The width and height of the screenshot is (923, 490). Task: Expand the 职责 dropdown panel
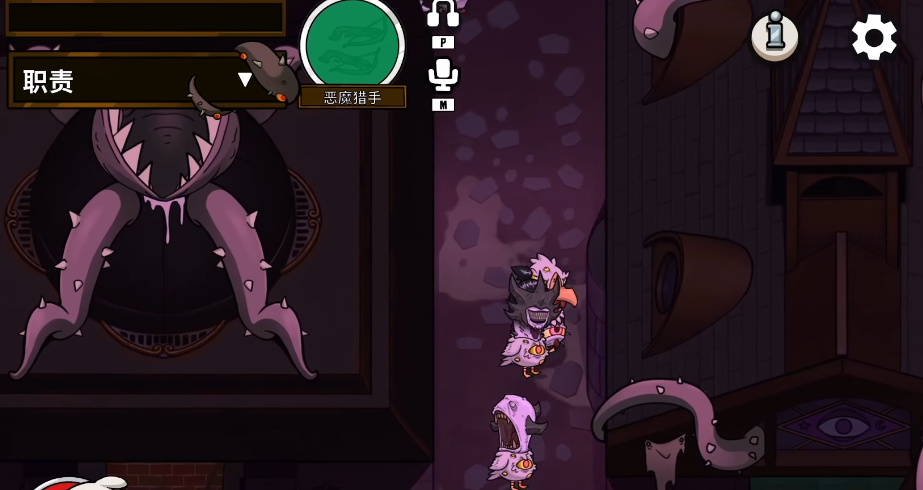pos(244,80)
